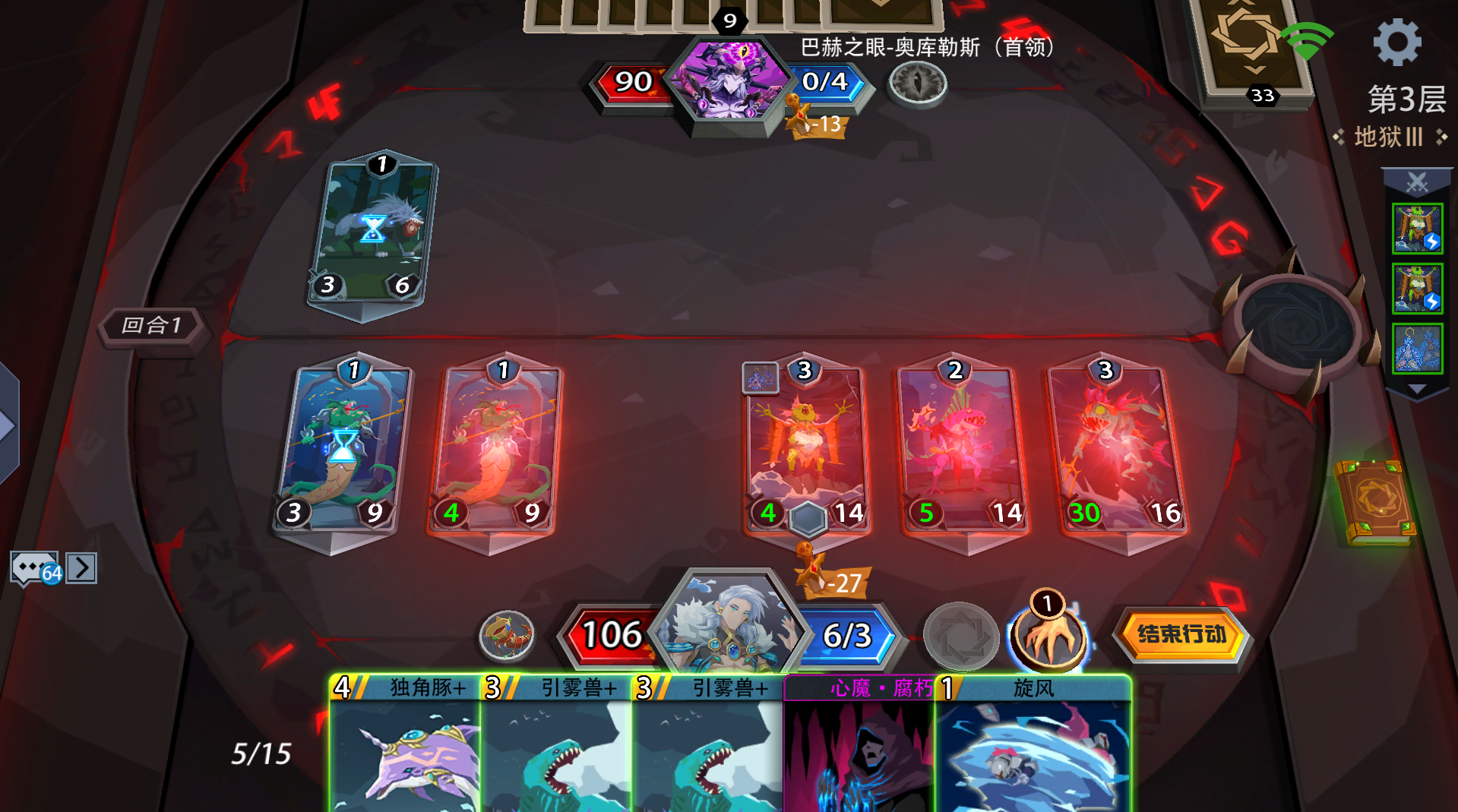The image size is (1458, 812).
Task: Open the chat panel with the arrow button
Action: (x=81, y=567)
